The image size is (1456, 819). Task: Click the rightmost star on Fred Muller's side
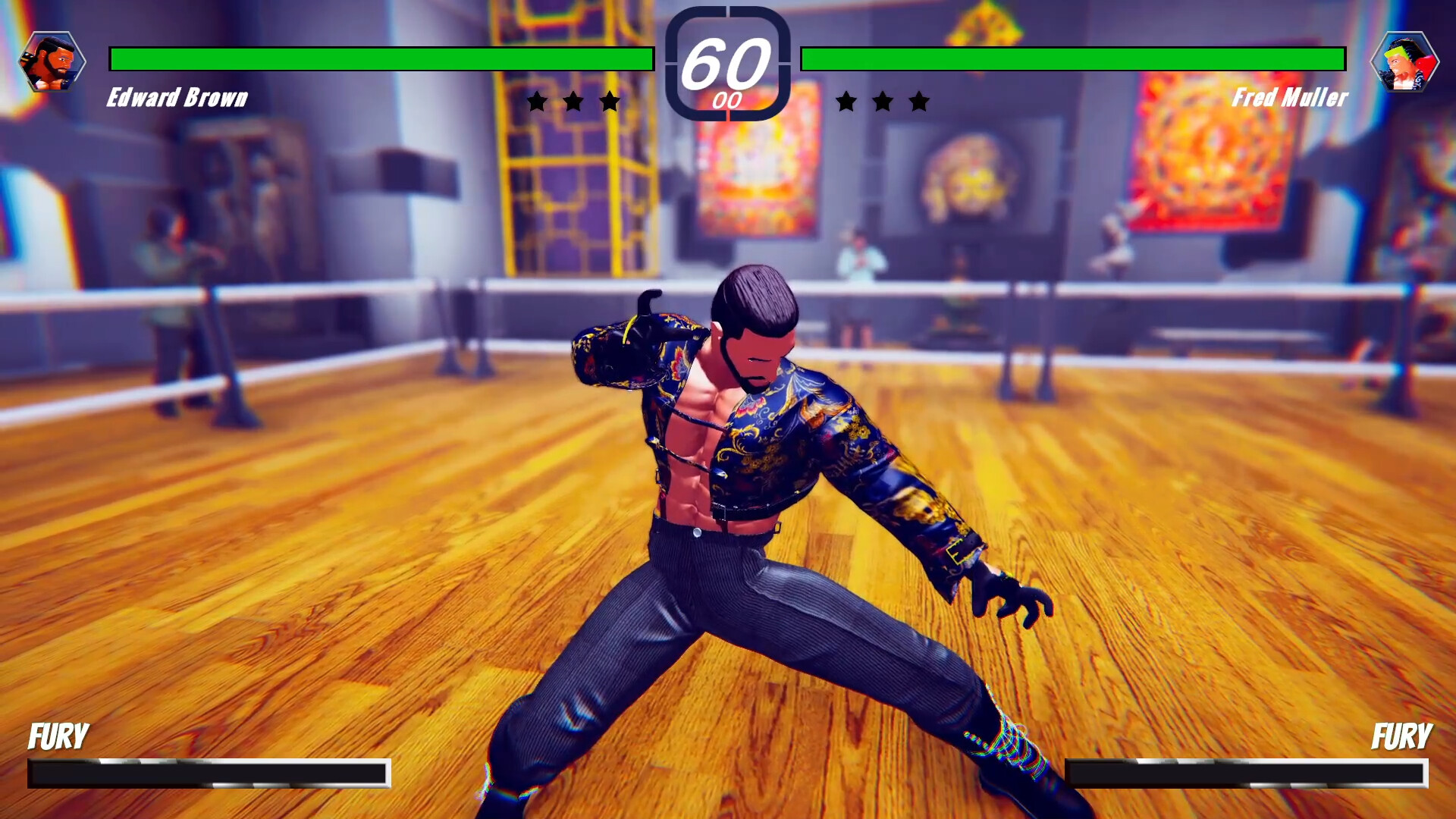918,99
